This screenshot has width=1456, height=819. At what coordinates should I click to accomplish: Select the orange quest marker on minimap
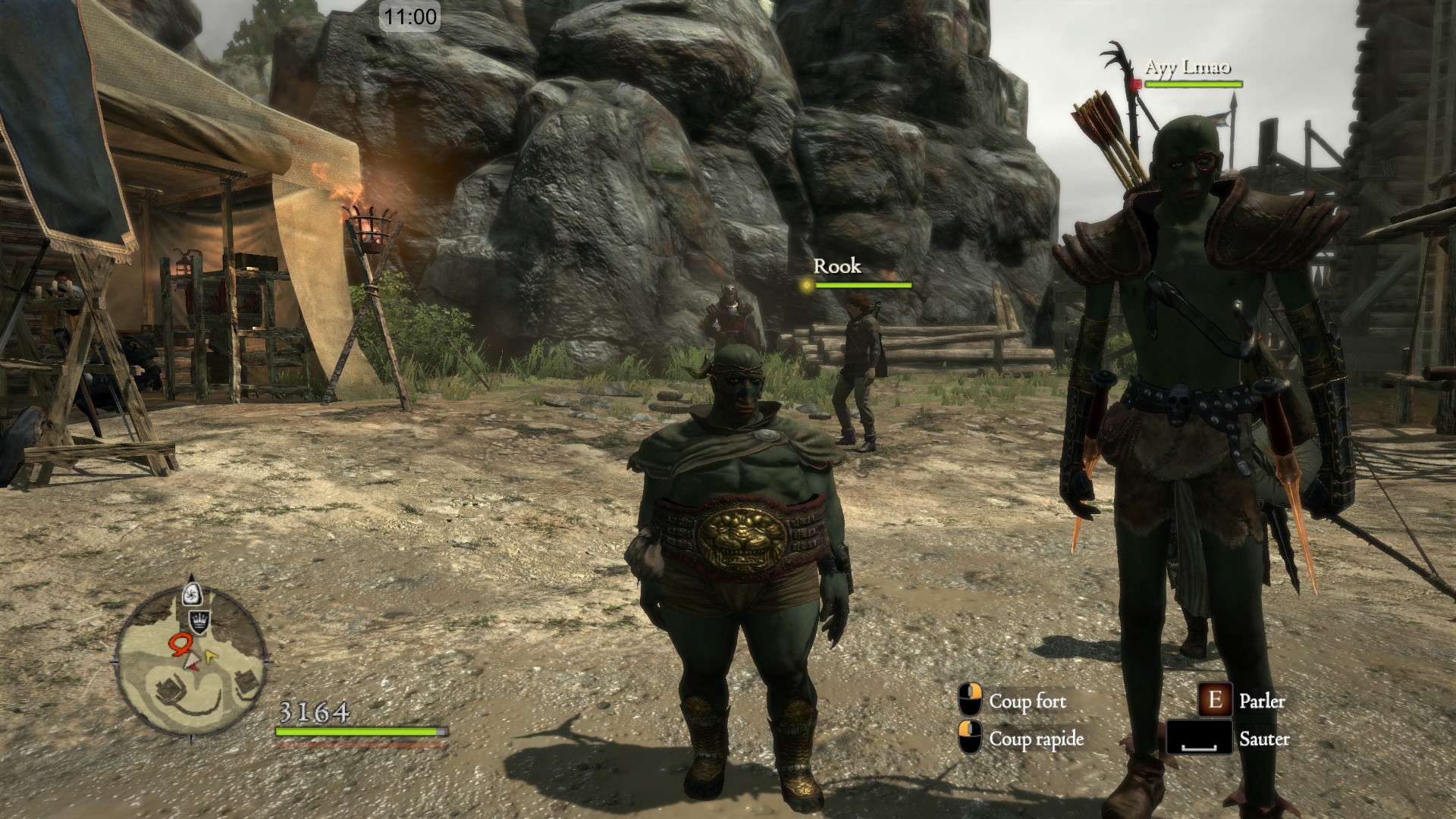[x=180, y=644]
